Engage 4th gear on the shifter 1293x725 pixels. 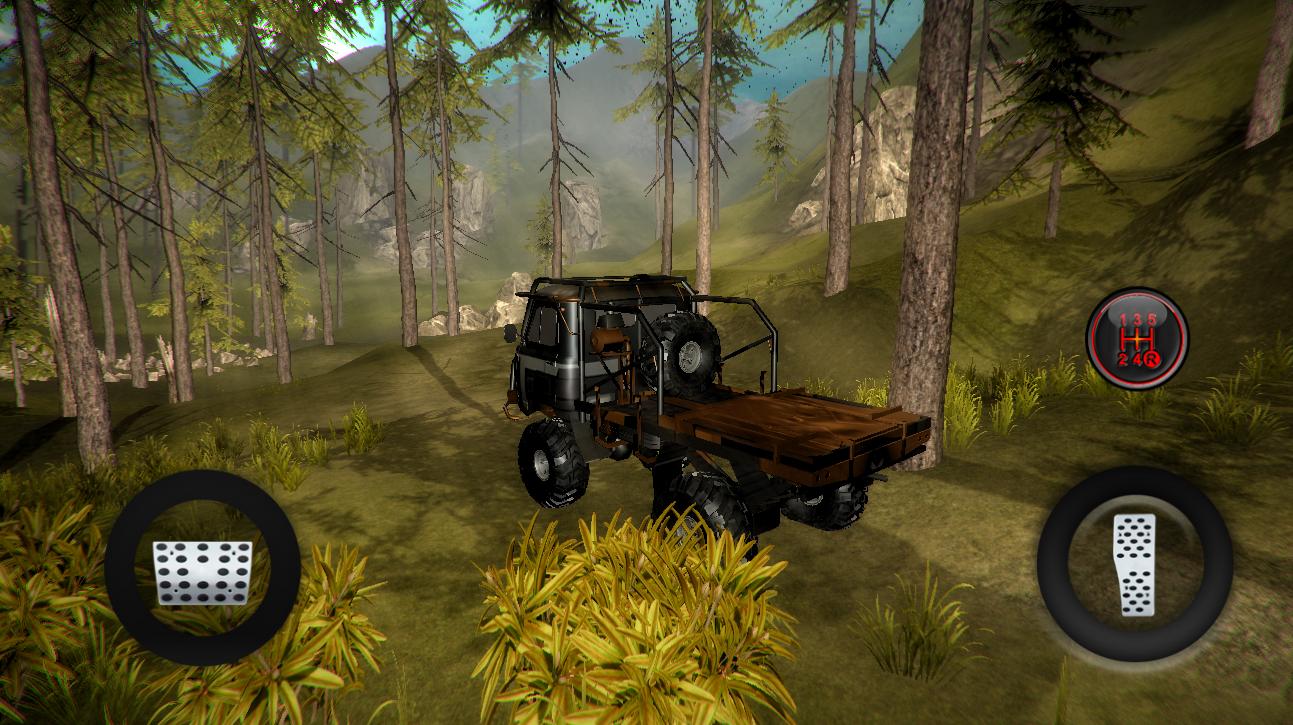1138,357
